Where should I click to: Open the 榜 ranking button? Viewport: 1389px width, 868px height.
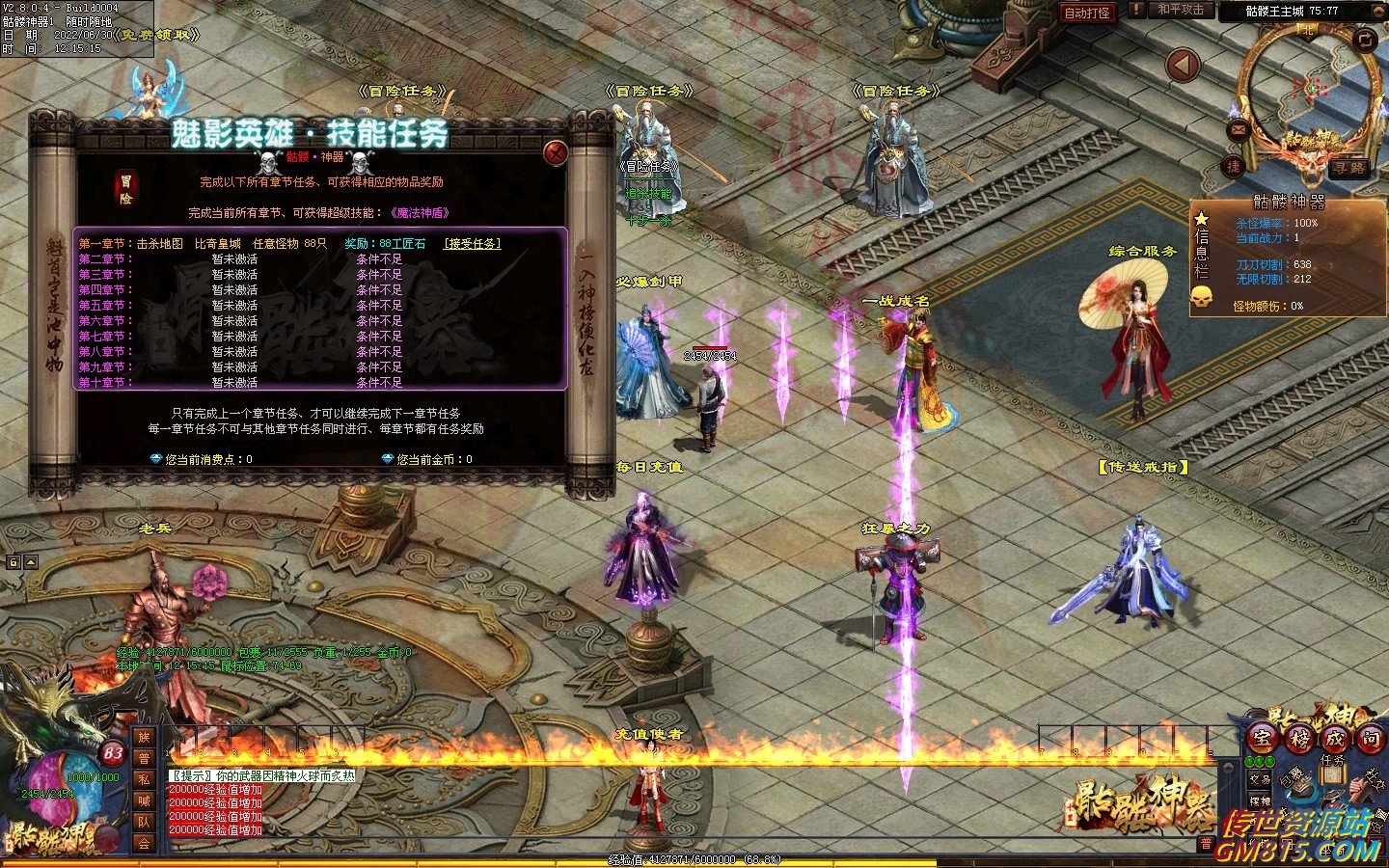(x=1299, y=738)
